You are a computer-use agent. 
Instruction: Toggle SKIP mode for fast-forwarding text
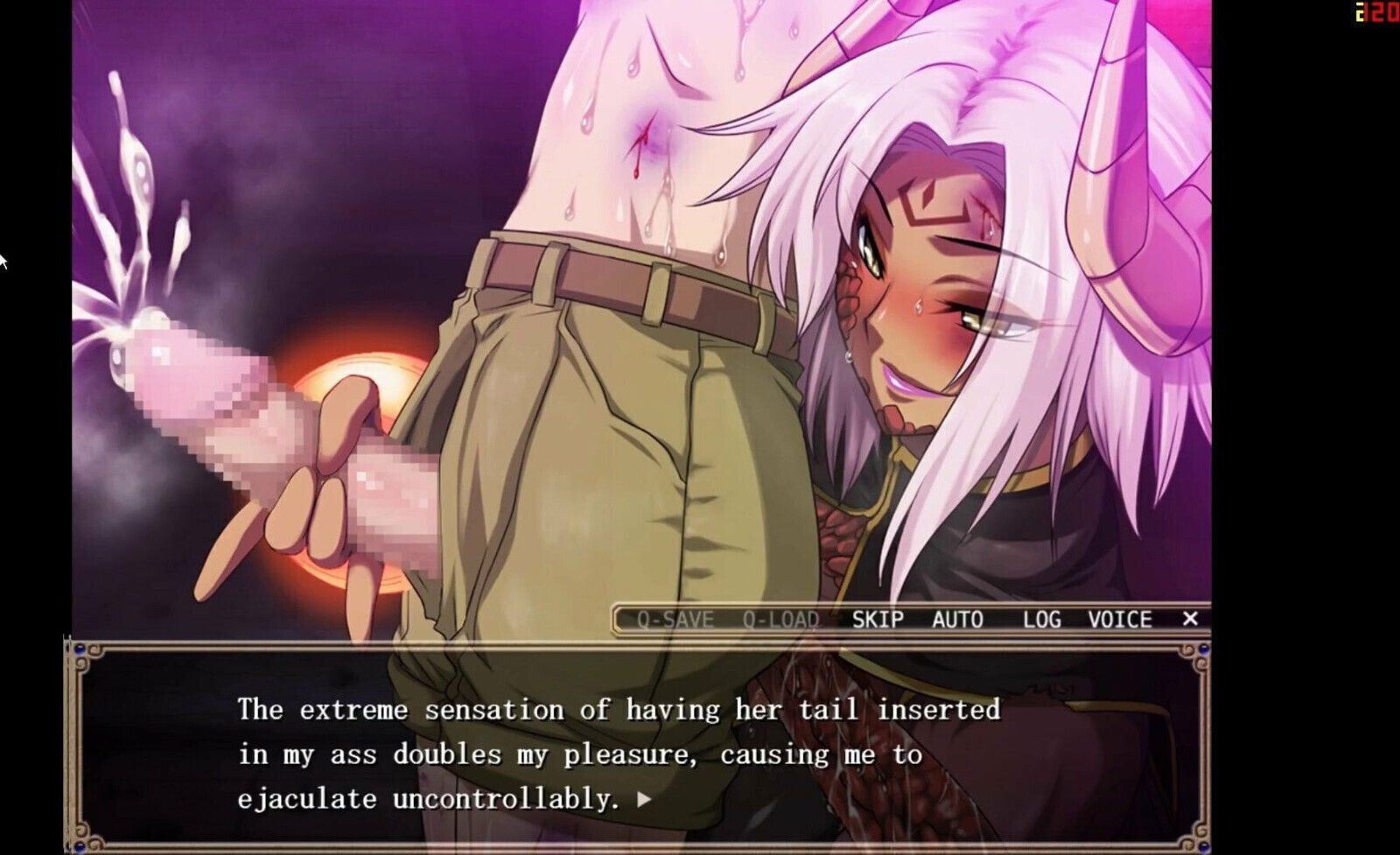[878, 619]
